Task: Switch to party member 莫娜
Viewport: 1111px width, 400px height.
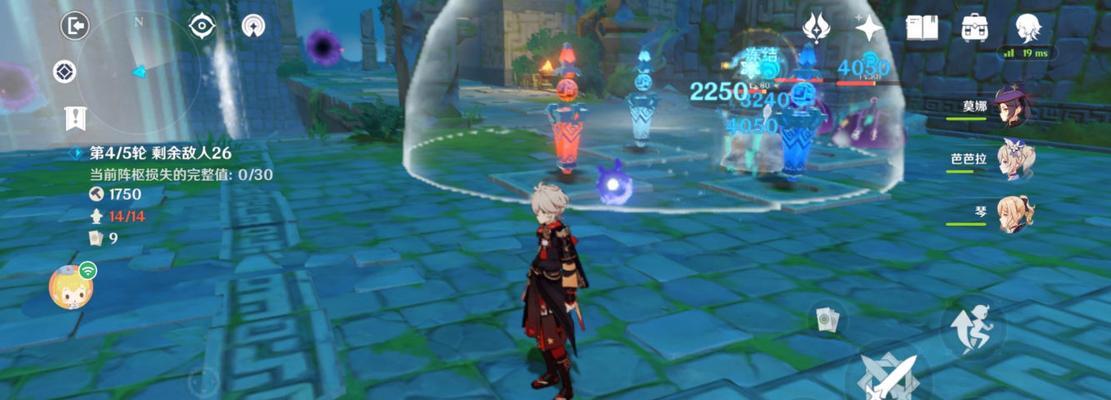Action: (x=1014, y=106)
